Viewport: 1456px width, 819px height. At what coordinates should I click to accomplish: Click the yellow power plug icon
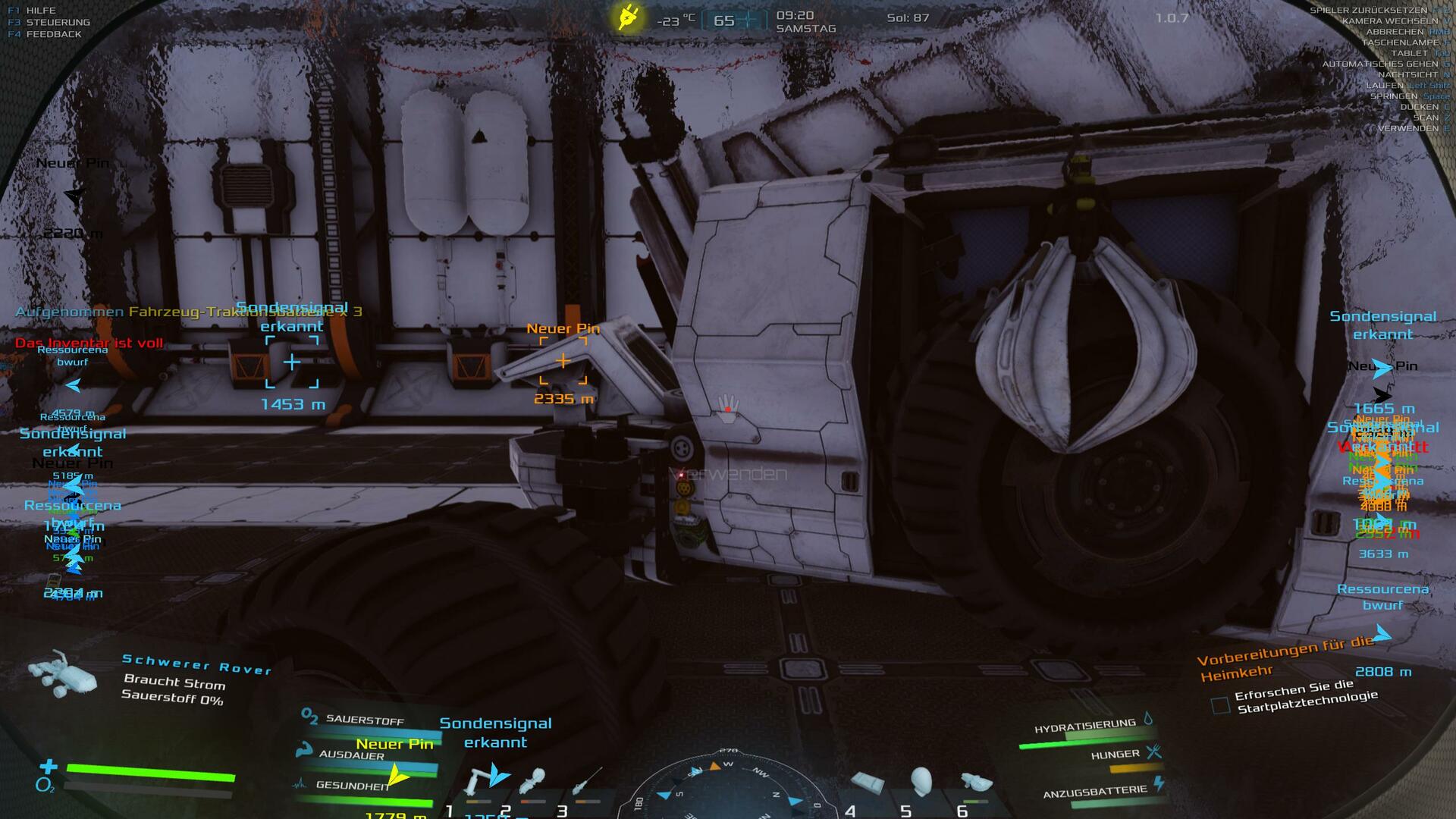[629, 17]
